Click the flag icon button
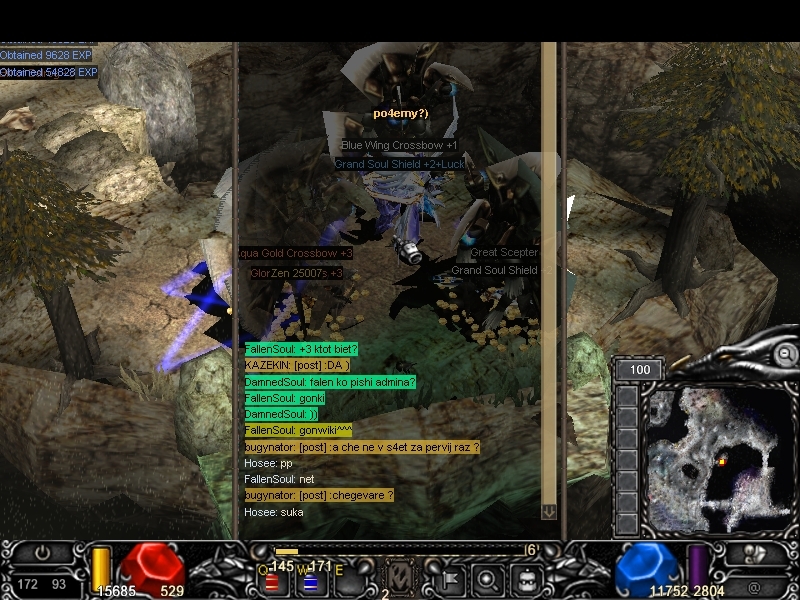The image size is (800, 600). pyautogui.click(x=449, y=579)
